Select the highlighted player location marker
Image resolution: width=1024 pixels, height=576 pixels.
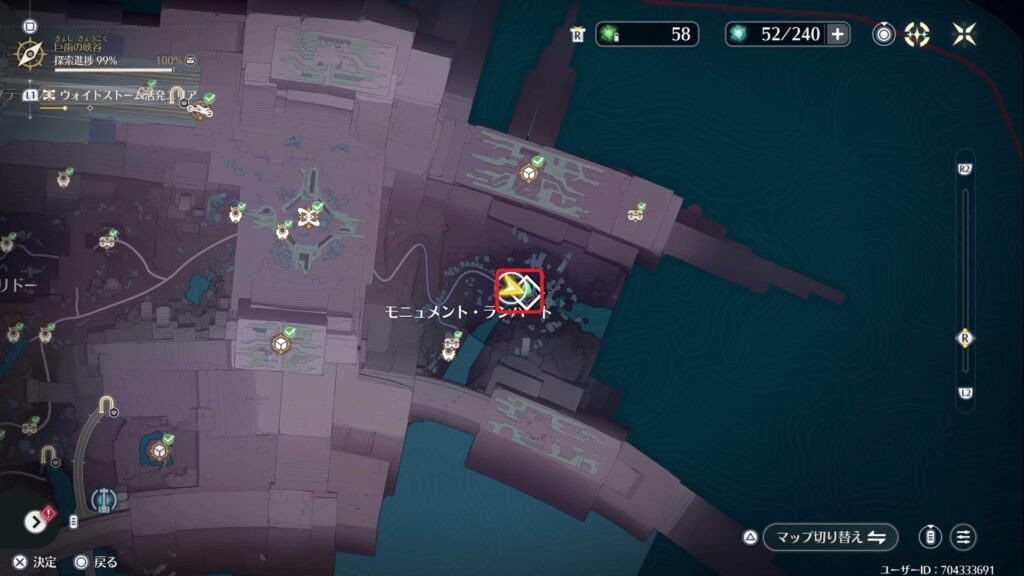click(519, 291)
